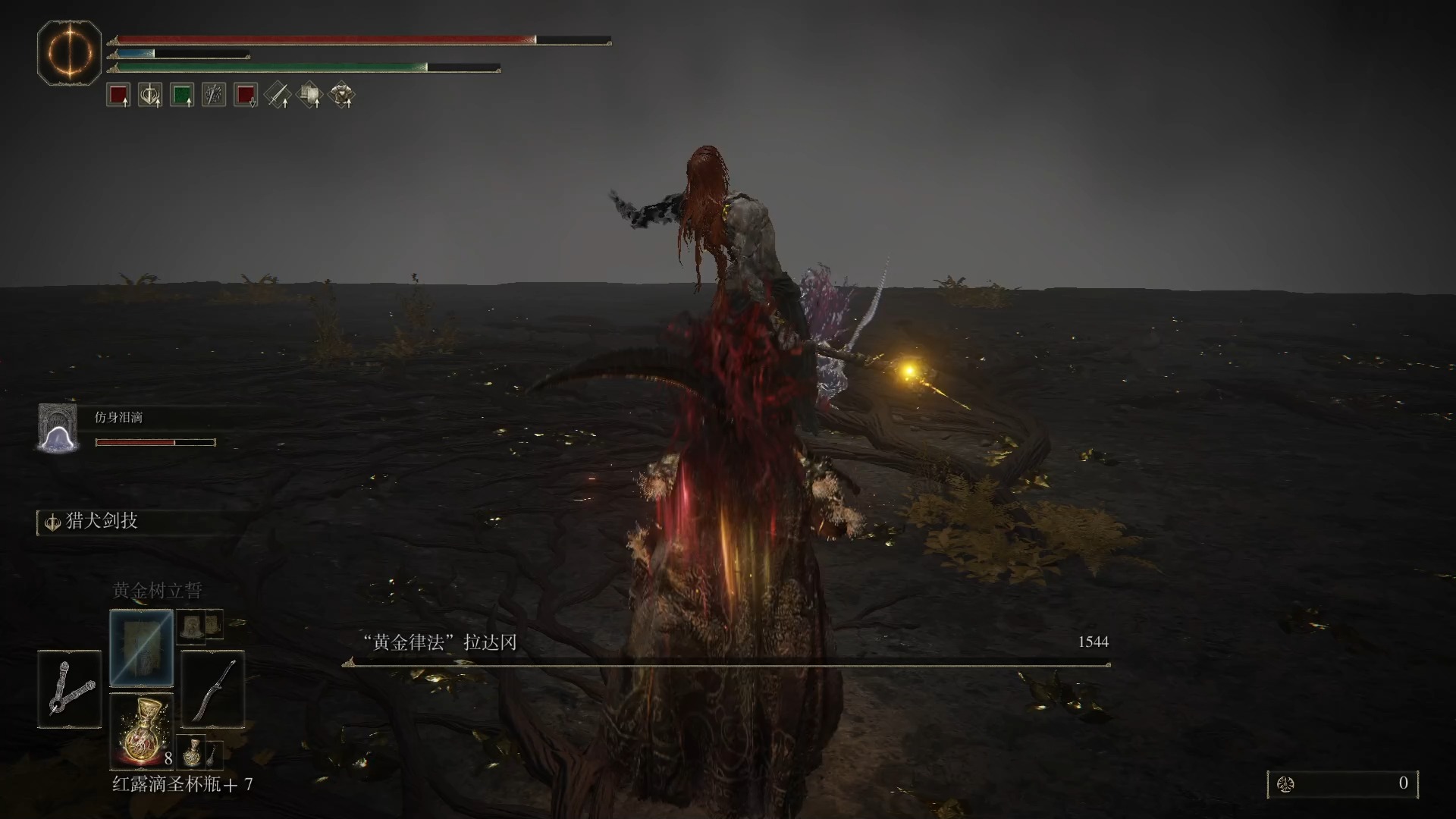
Task: Click the green square up-arrow buff icon
Action: point(182,96)
